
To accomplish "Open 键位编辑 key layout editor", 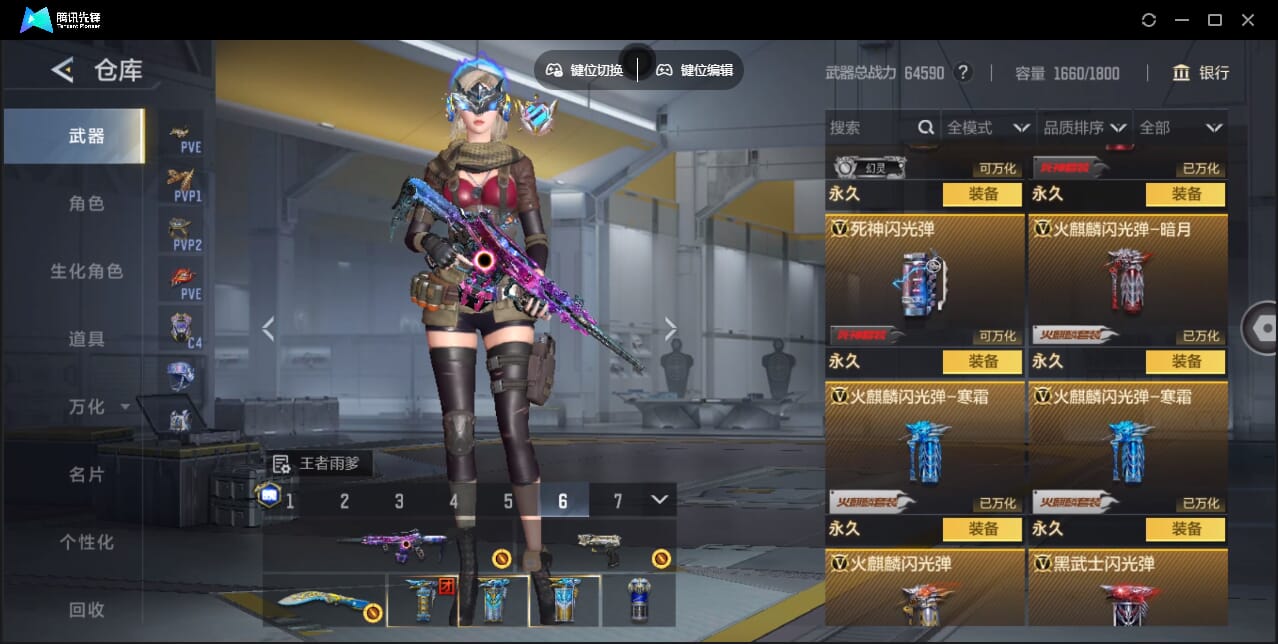I will pyautogui.click(x=695, y=70).
